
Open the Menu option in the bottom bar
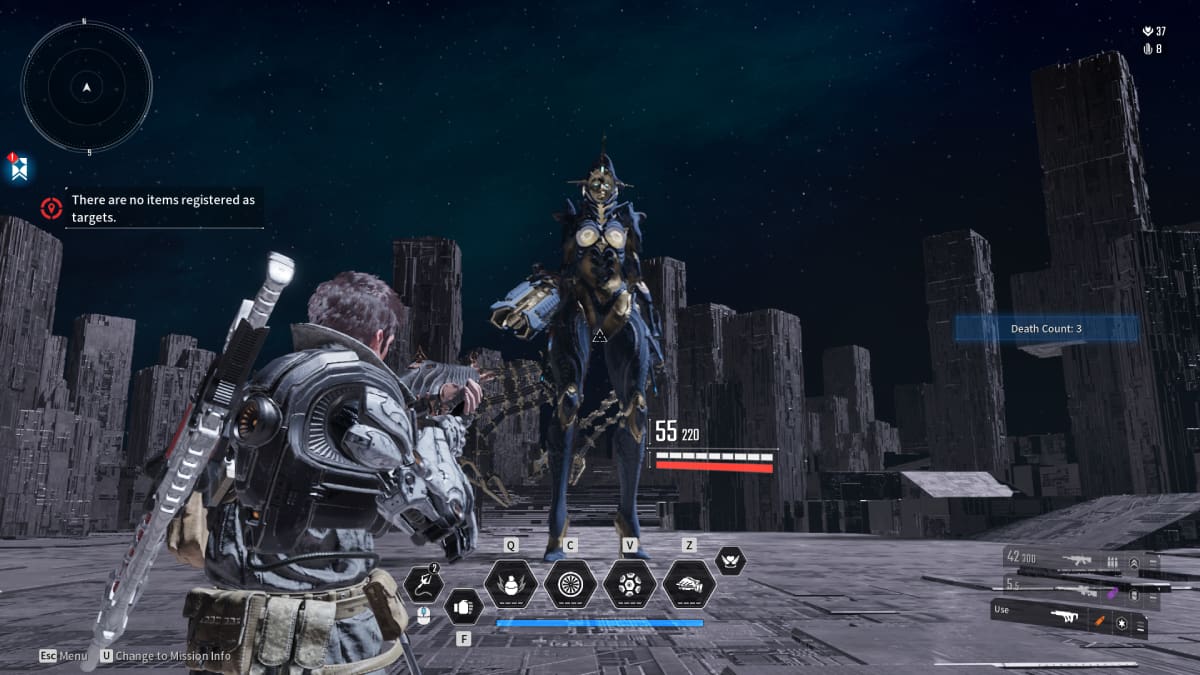pyautogui.click(x=64, y=656)
